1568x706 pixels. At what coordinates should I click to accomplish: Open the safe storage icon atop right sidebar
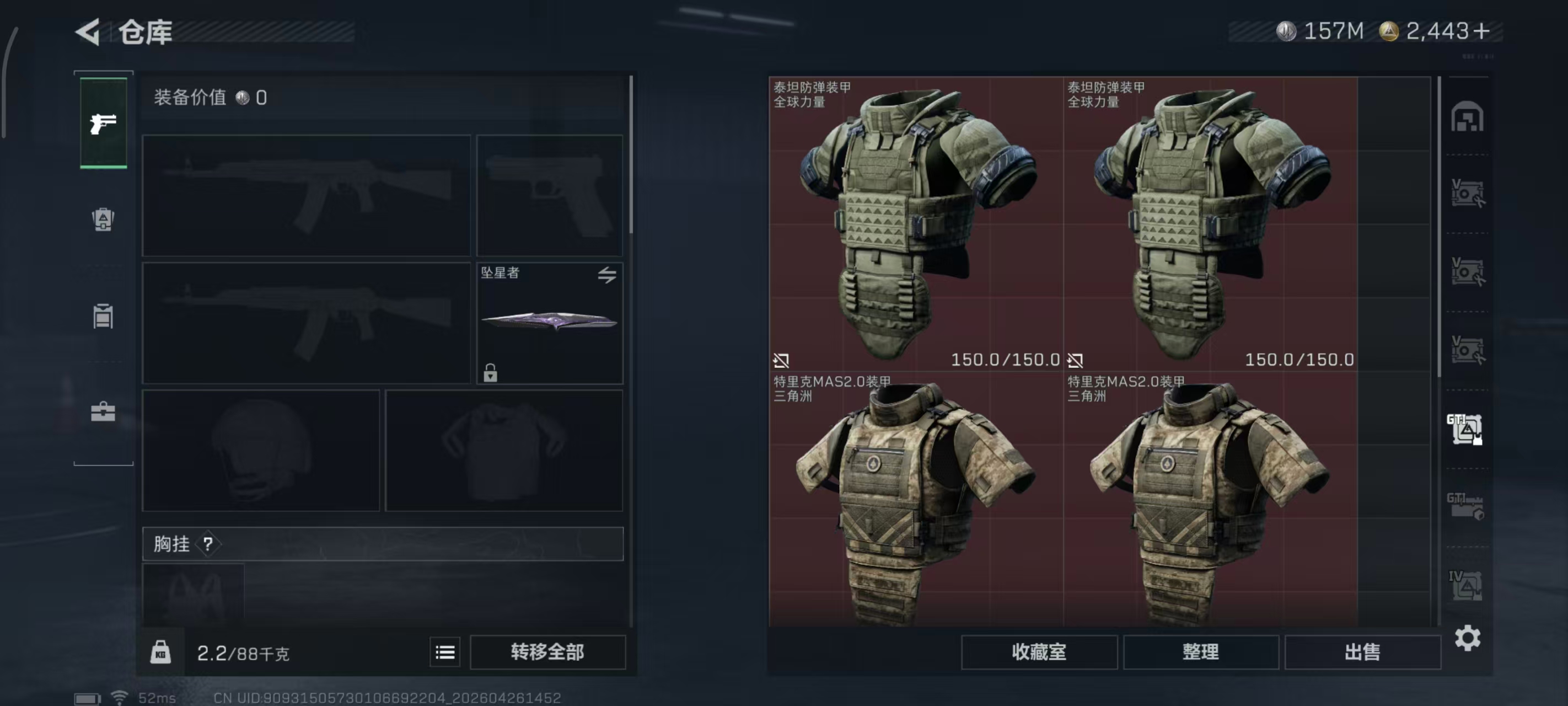pyautogui.click(x=1468, y=117)
